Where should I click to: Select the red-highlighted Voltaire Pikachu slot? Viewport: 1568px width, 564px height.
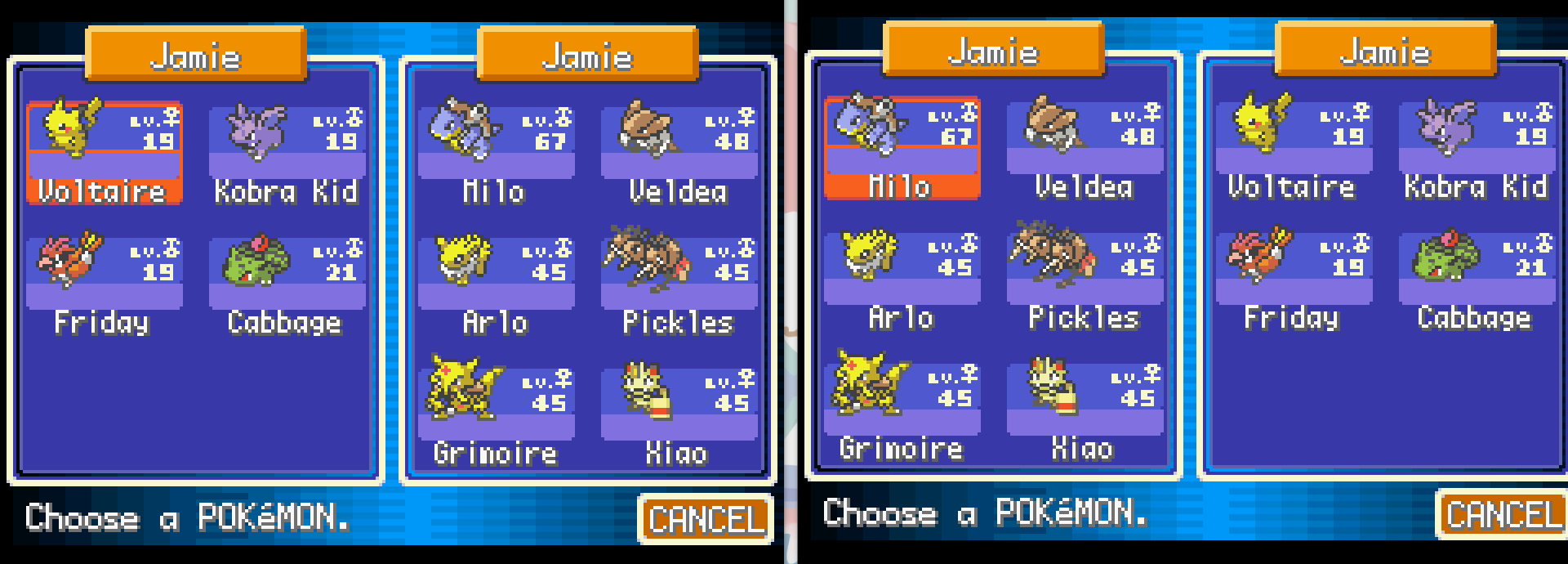[x=104, y=153]
